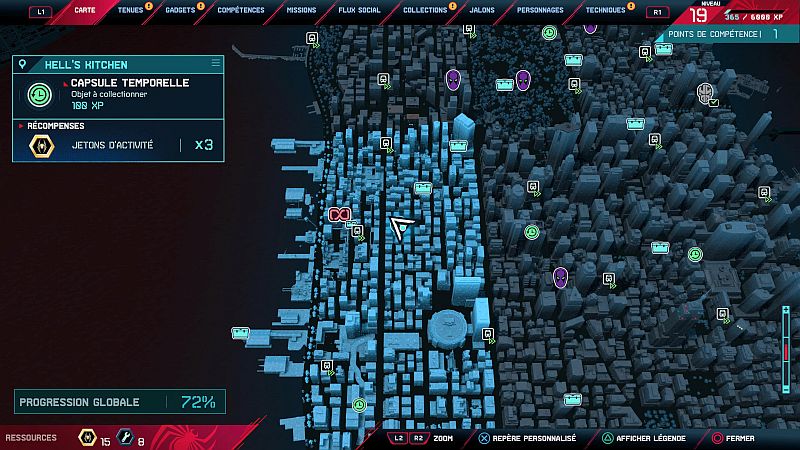The image size is (800, 450).
Task: Select the Compétences tab
Action: tap(241, 10)
